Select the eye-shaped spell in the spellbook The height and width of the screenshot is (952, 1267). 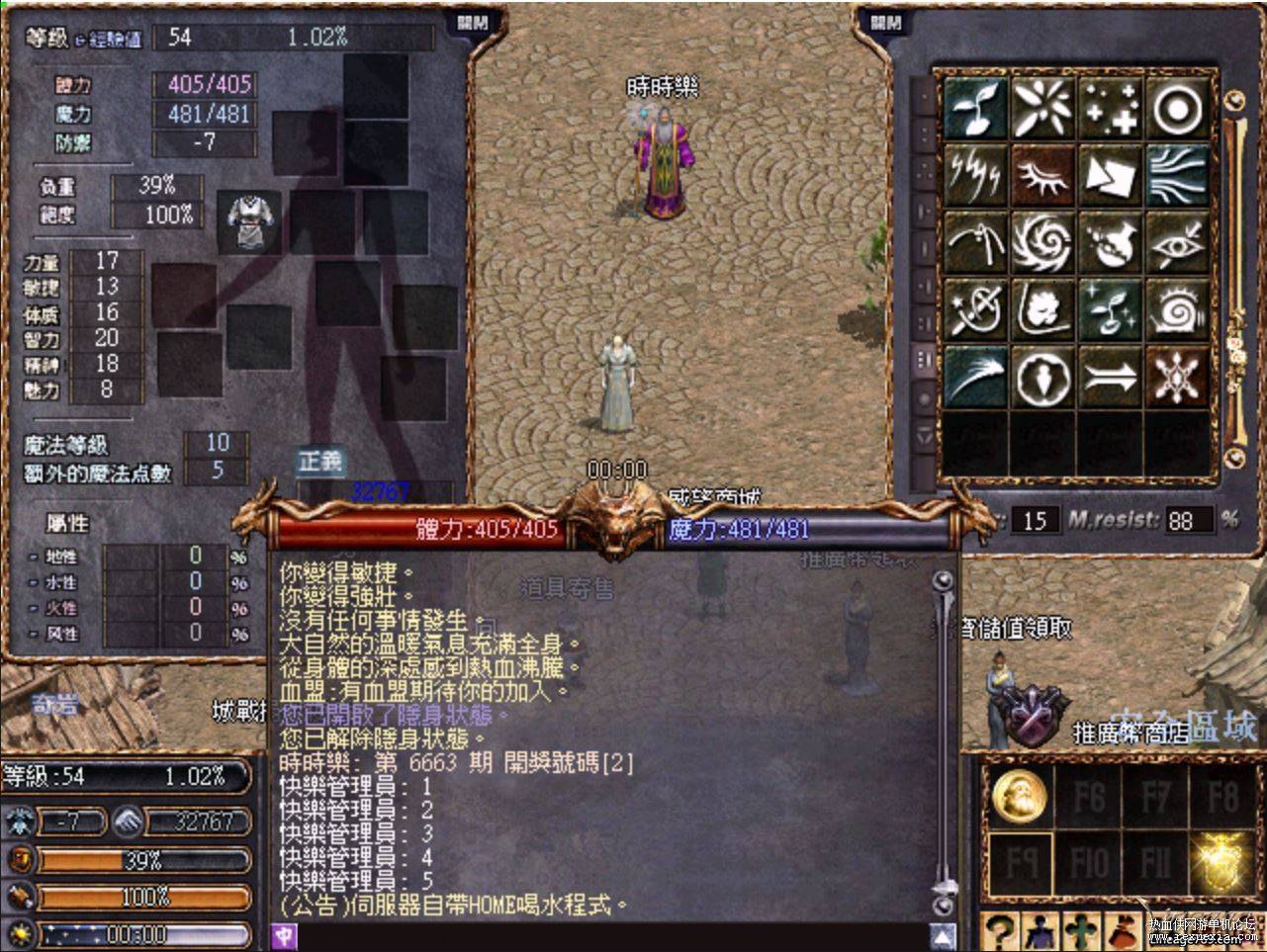coord(1177,242)
